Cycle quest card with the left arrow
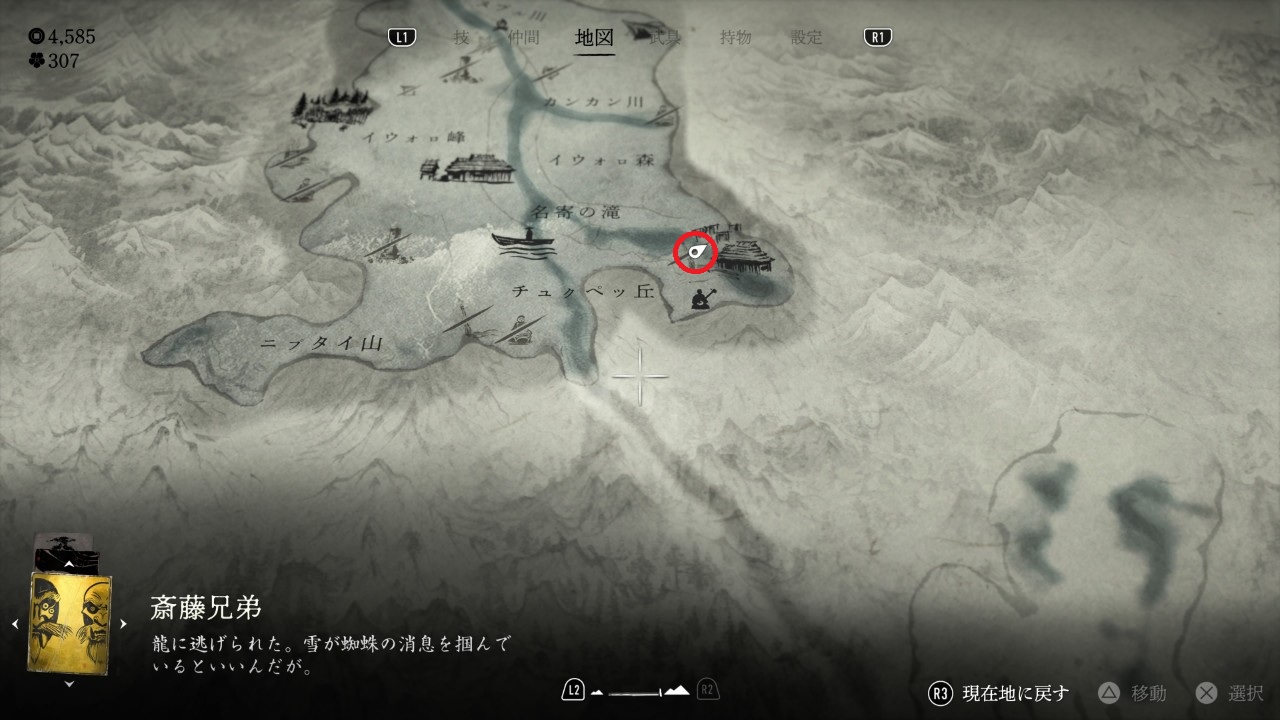 pos(15,623)
